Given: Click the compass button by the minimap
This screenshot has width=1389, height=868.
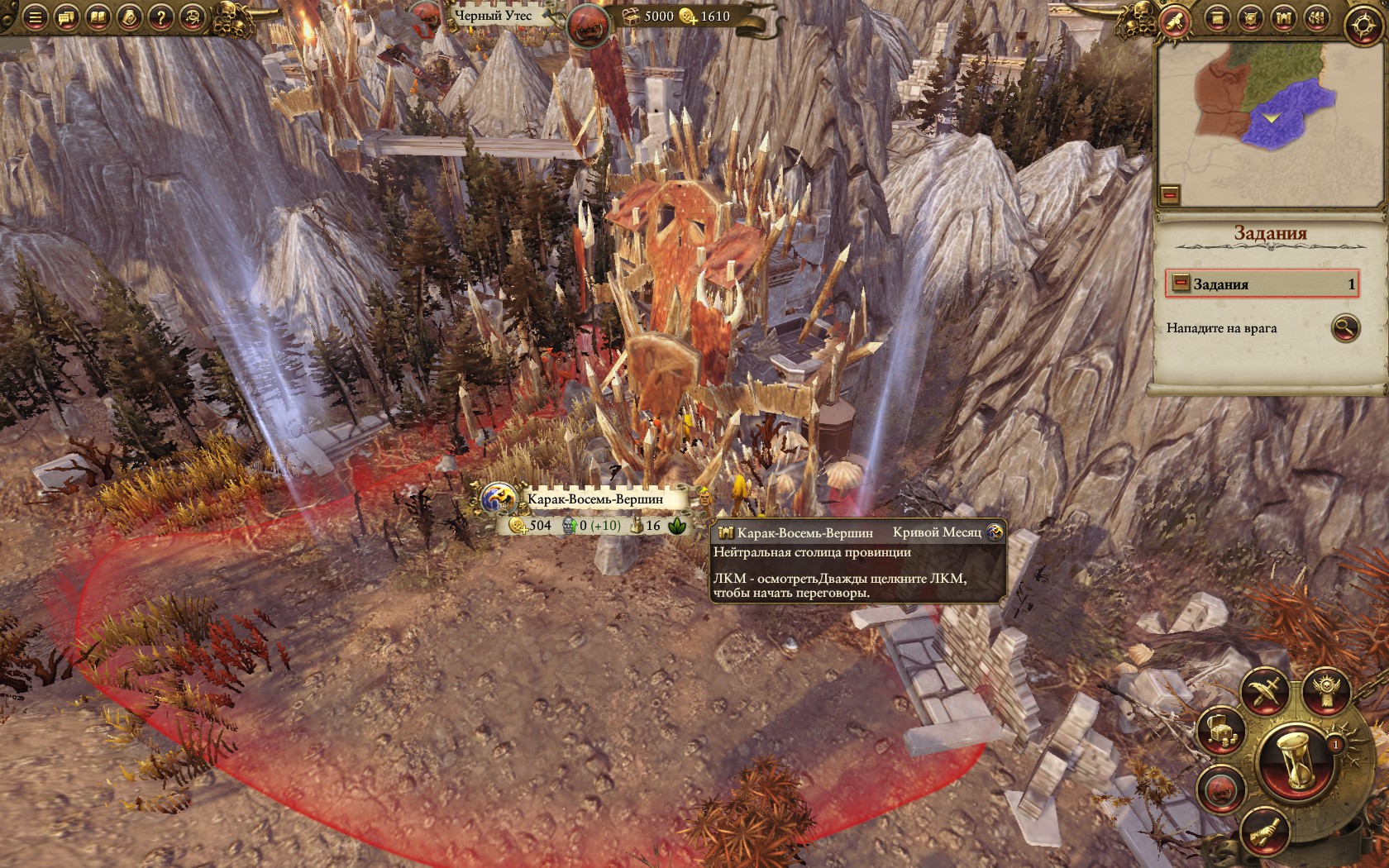Looking at the screenshot, I should (1363, 25).
